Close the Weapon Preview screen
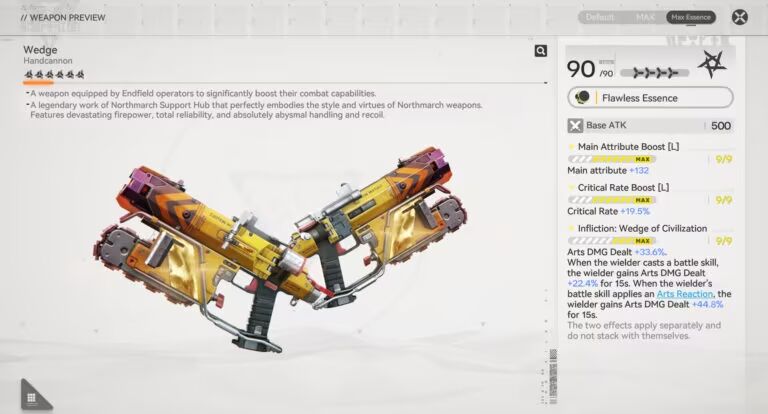 (x=740, y=17)
